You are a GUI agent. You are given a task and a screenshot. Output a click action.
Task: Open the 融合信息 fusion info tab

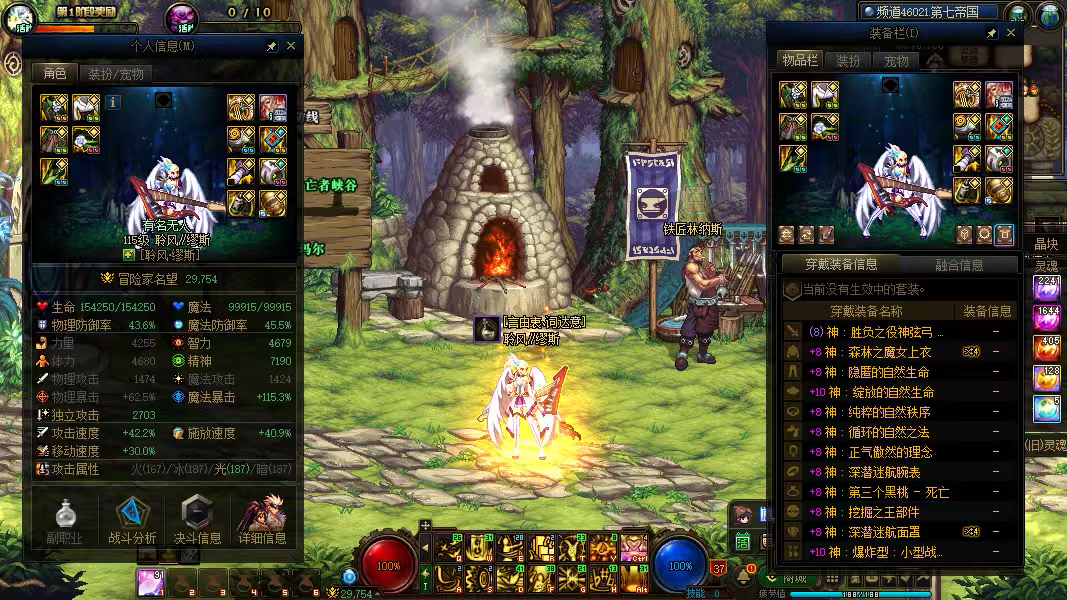[x=958, y=265]
